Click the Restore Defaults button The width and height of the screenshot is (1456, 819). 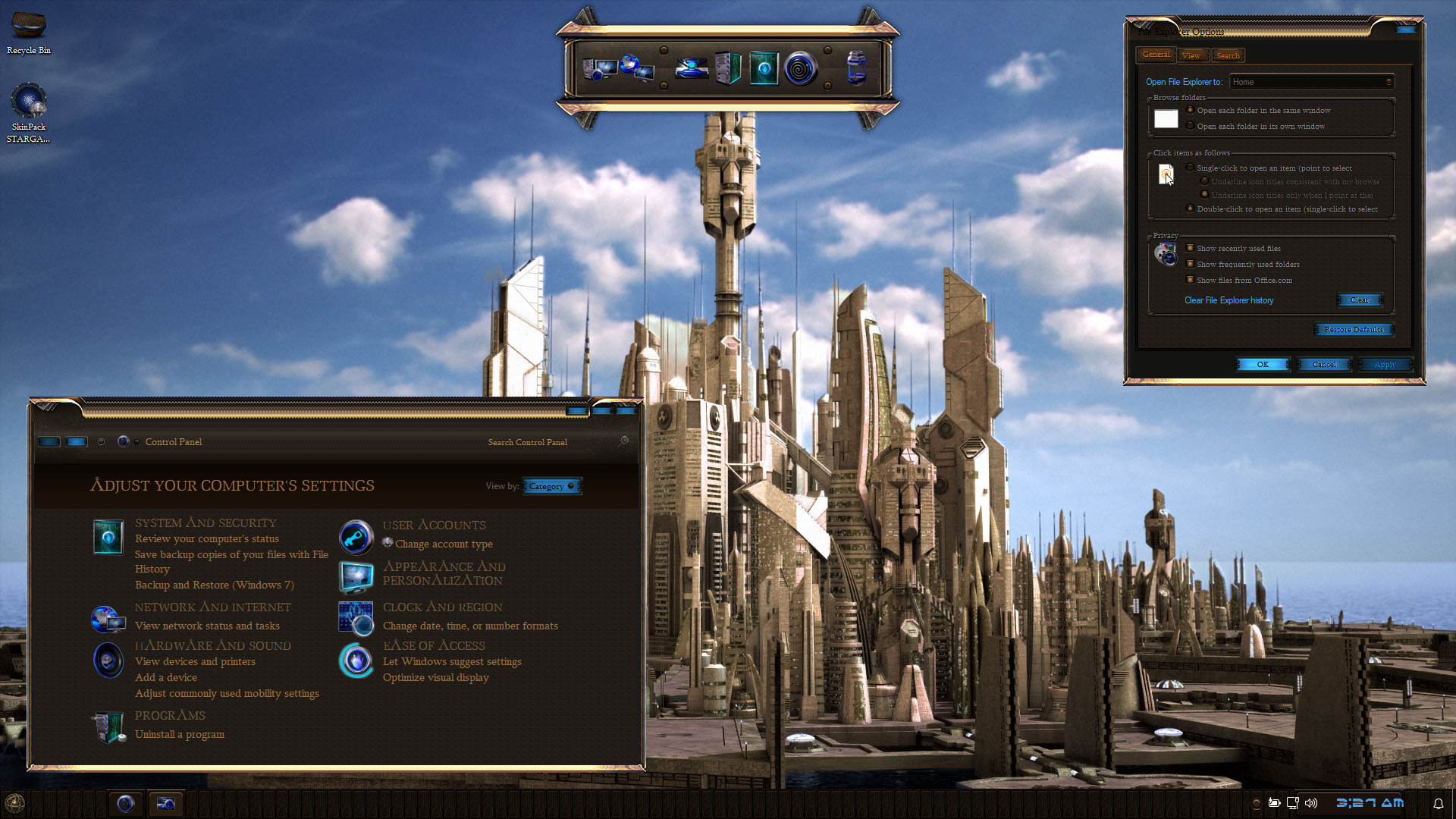tap(1354, 329)
